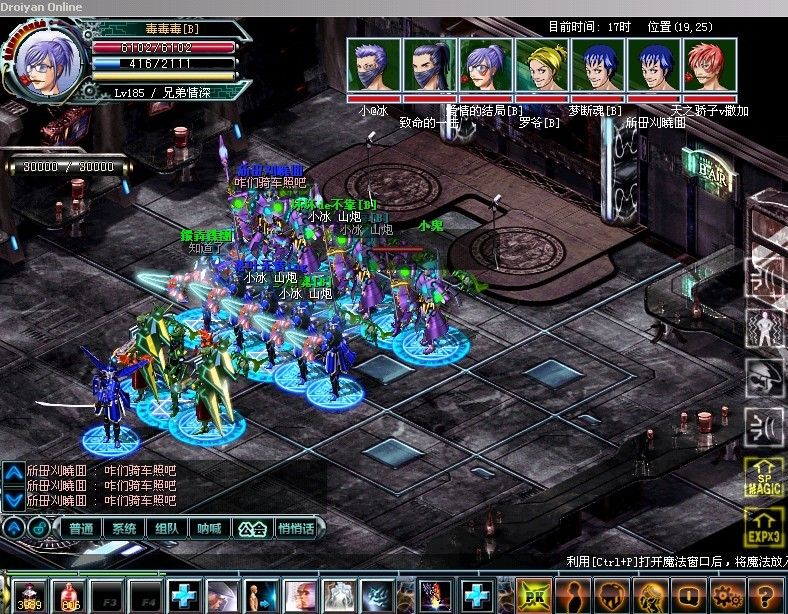Viewport: 788px width, 614px height.
Task: Select the blonde party member 罗爷 portrait
Action: pyautogui.click(x=541, y=66)
